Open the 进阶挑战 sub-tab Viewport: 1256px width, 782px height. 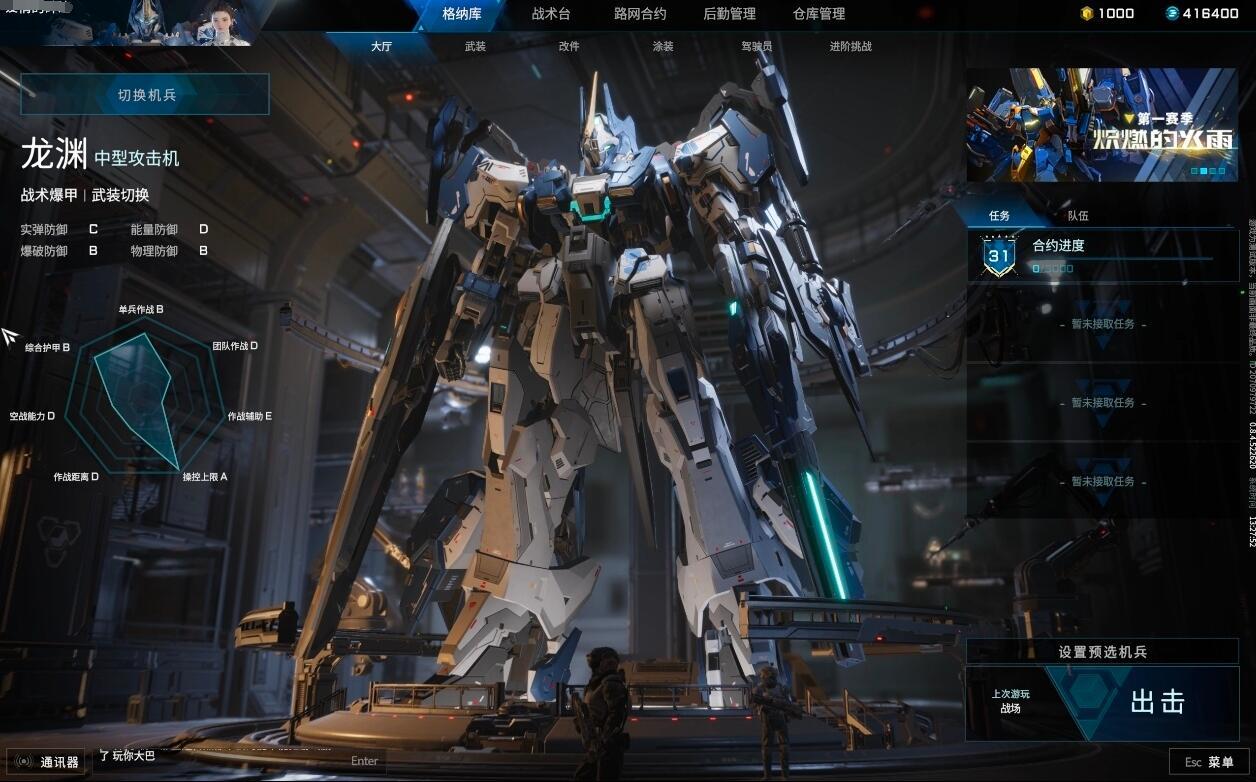pyautogui.click(x=850, y=46)
